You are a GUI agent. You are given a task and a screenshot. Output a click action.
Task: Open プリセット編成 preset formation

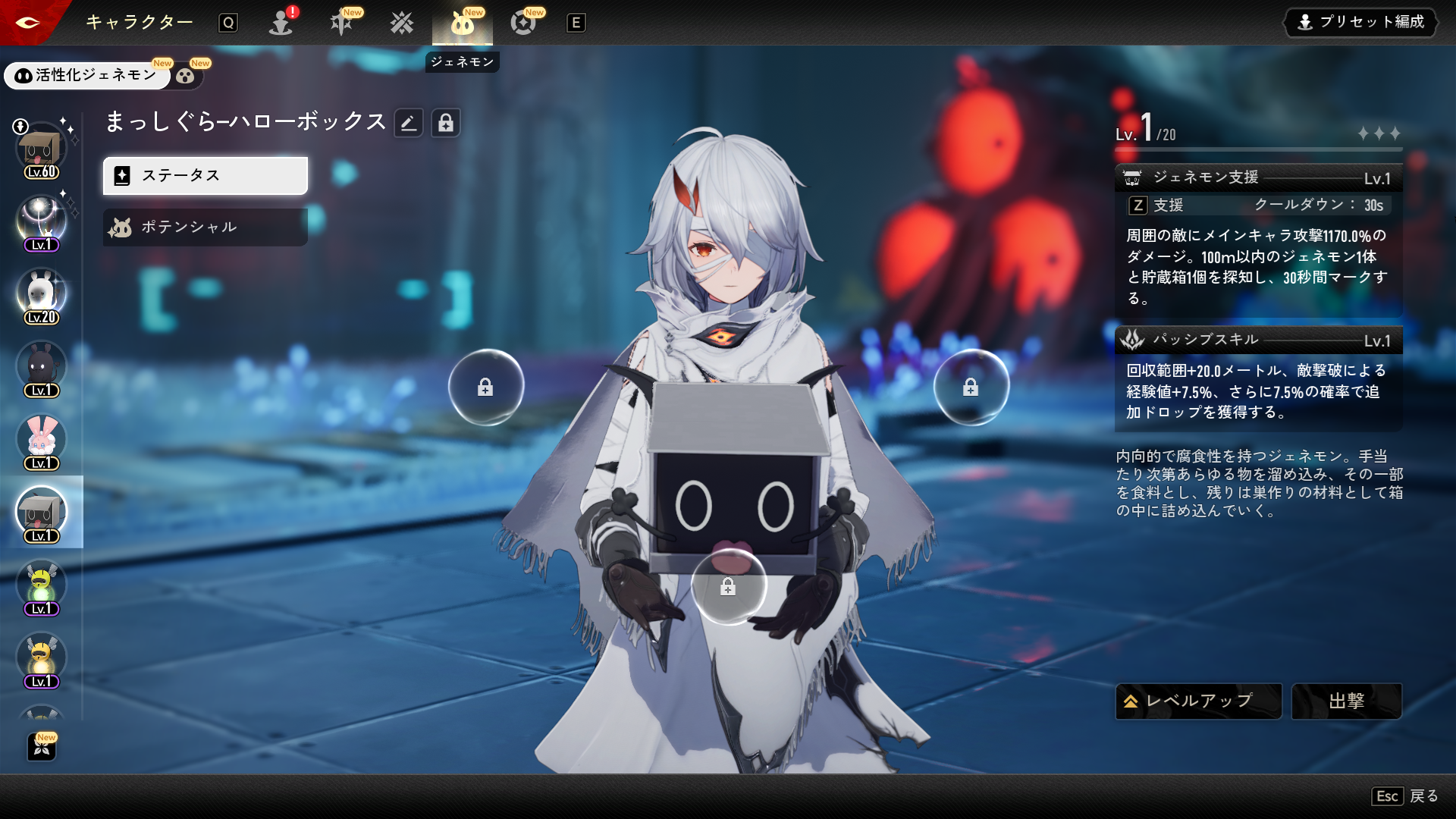(1362, 22)
